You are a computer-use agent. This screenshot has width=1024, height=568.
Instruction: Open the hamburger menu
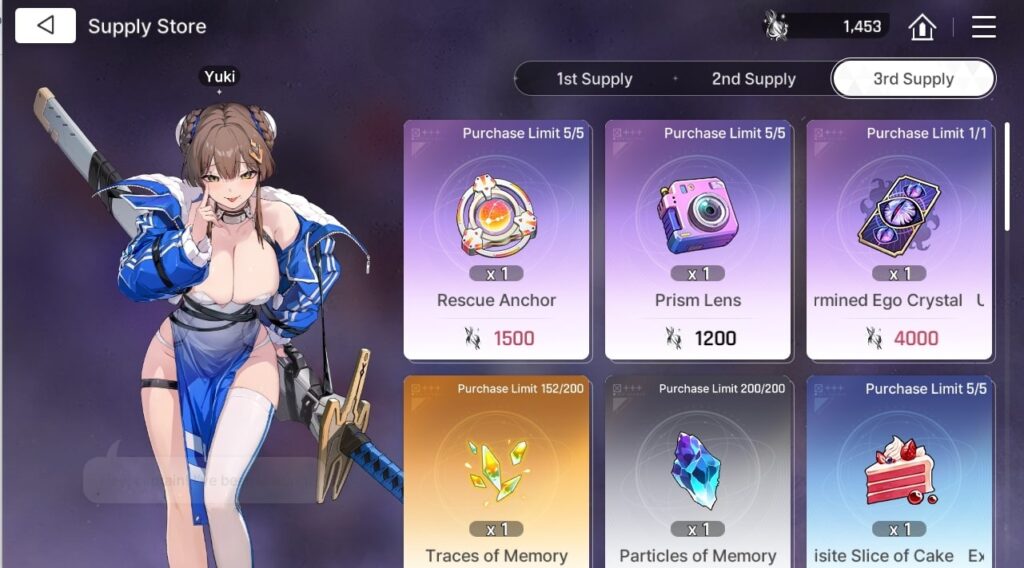984,27
